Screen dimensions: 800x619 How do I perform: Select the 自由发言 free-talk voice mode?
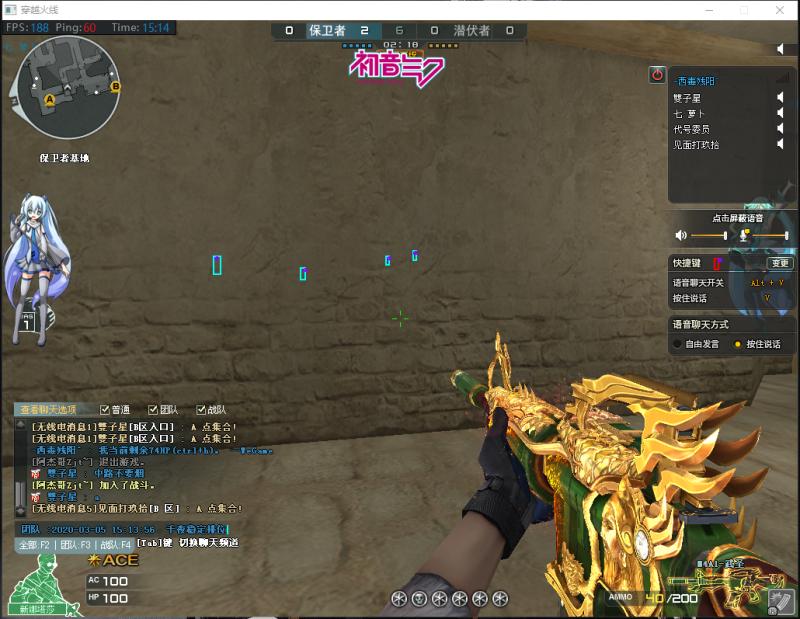coord(679,344)
